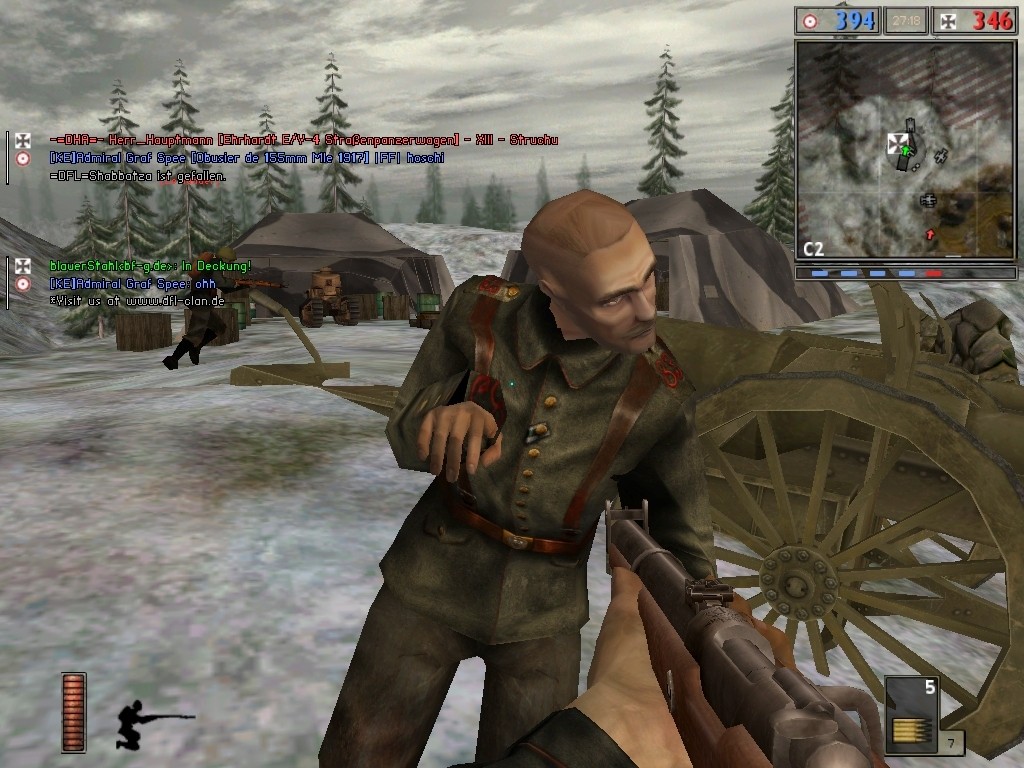Click the iron cross team icon beside 346
This screenshot has height=768, width=1024.
point(945,20)
